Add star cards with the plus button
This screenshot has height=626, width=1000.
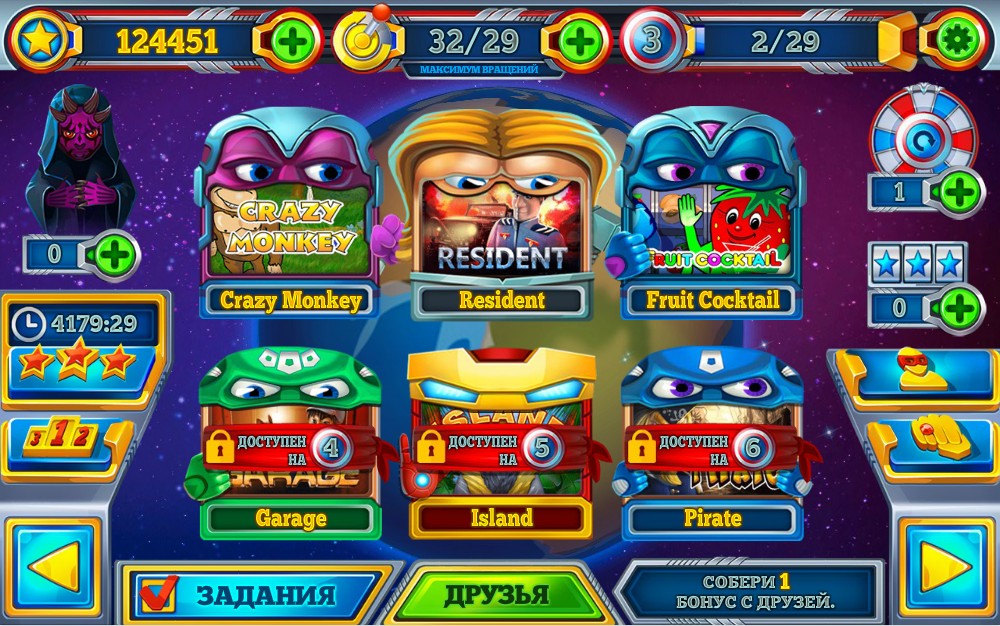[958, 307]
